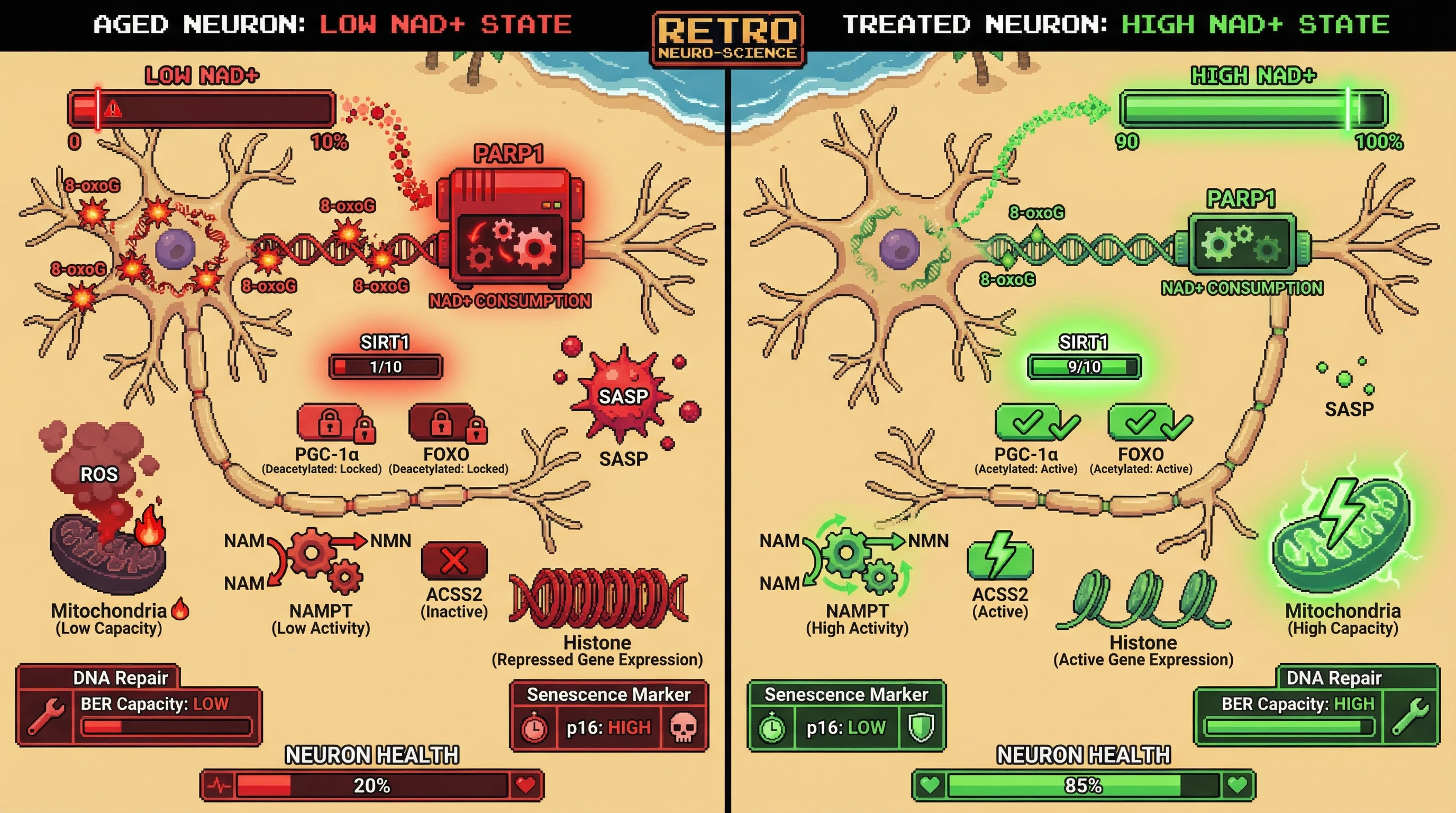Choose the green checkmarked PGC-1α button
This screenshot has width=1456, height=813.
click(1029, 422)
